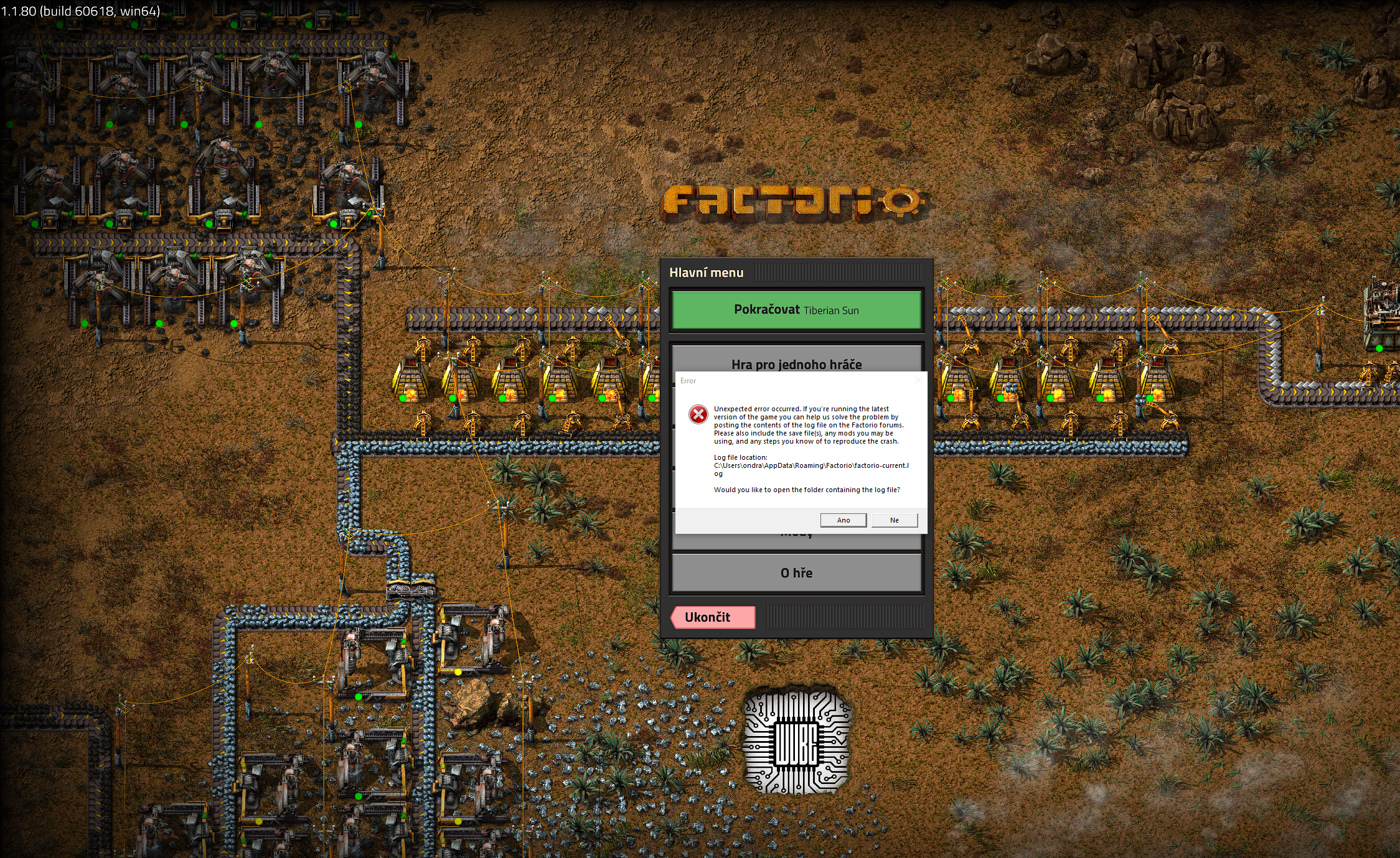
Task: Decline with Ne in the error dialog
Action: click(894, 520)
